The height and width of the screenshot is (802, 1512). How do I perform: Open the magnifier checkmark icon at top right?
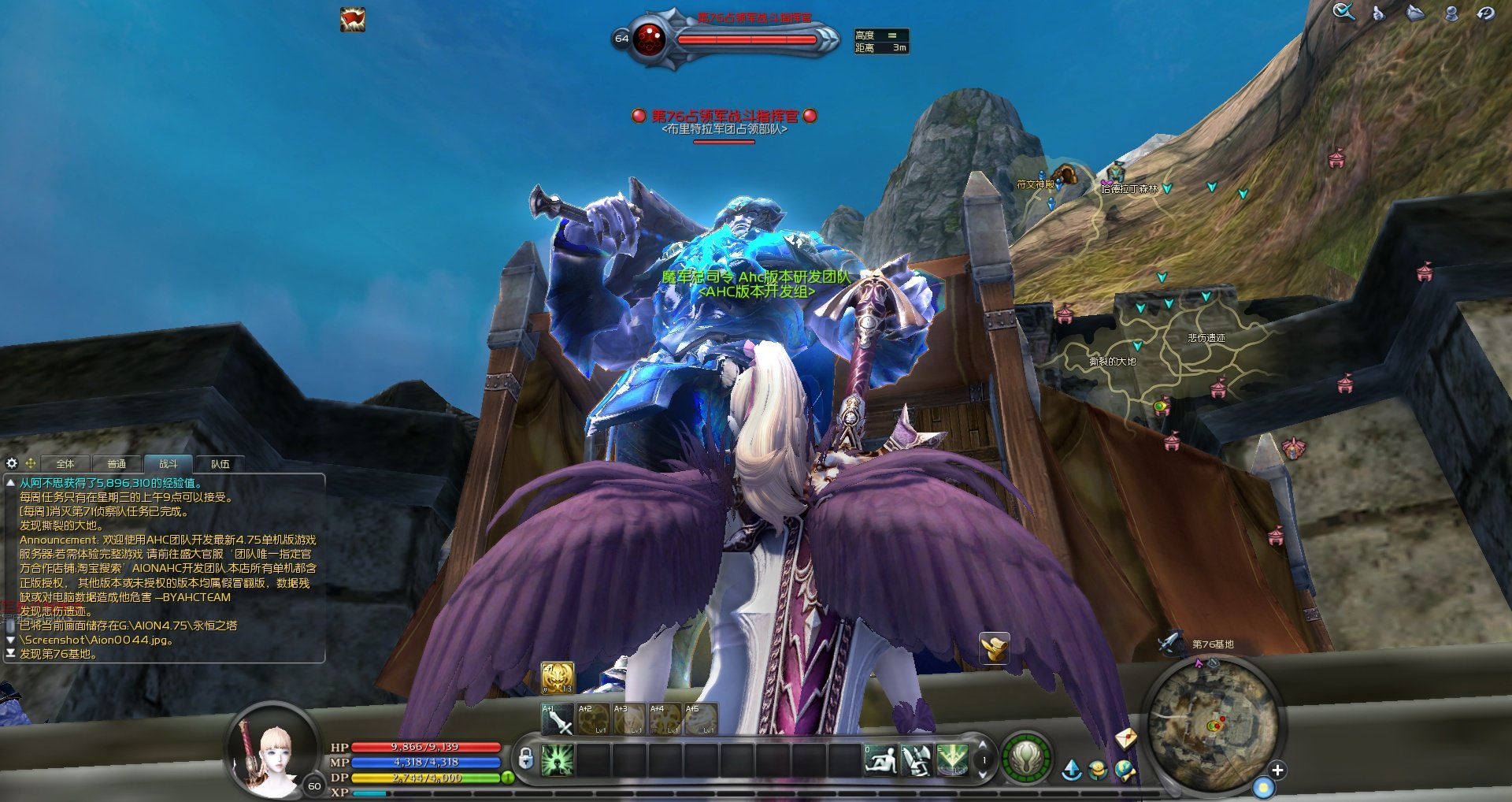coord(1343,12)
